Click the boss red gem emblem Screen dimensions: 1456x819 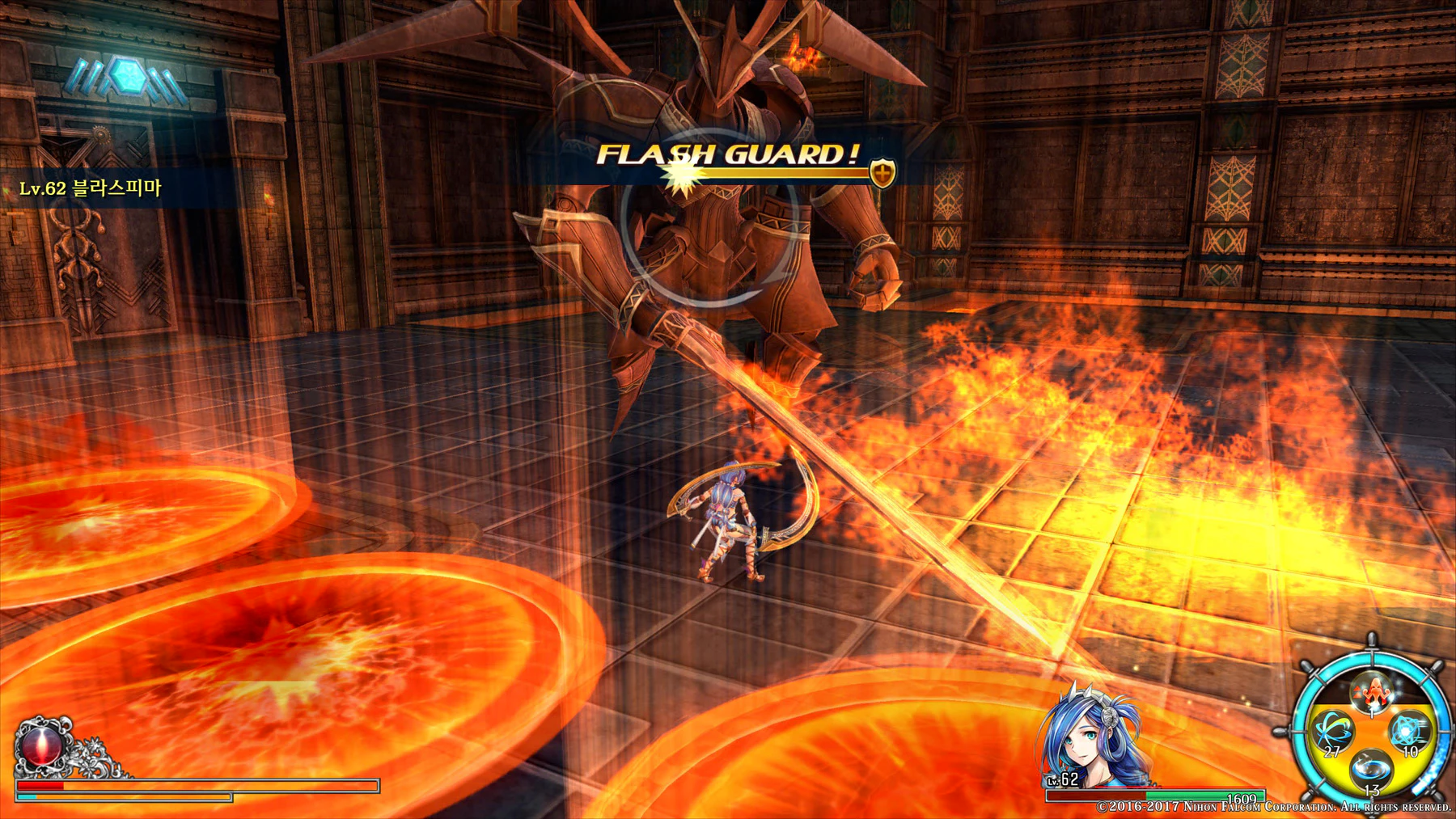point(40,745)
